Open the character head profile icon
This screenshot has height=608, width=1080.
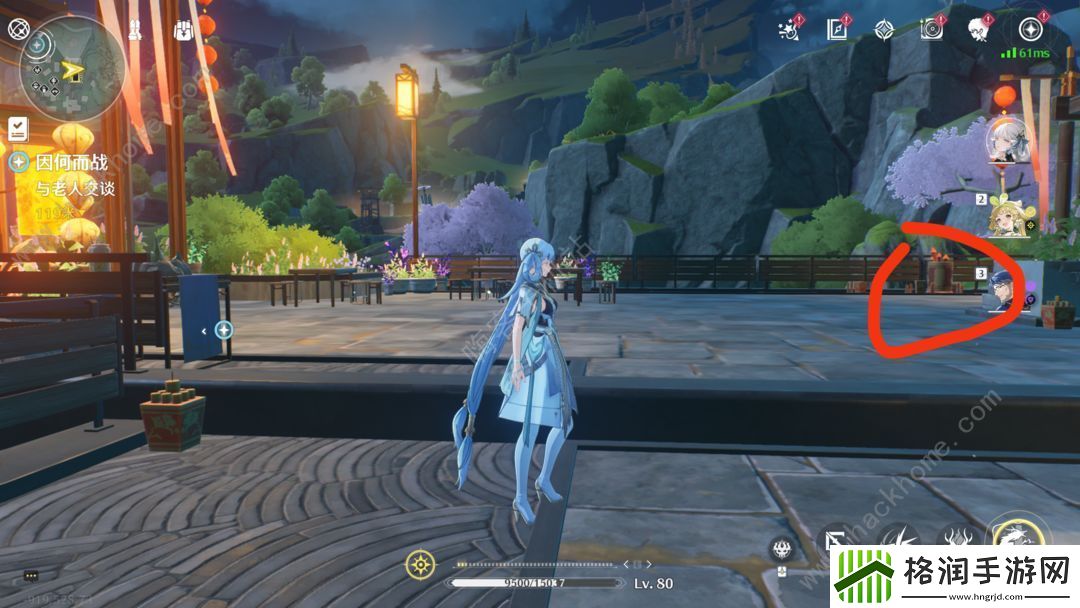coord(979,29)
